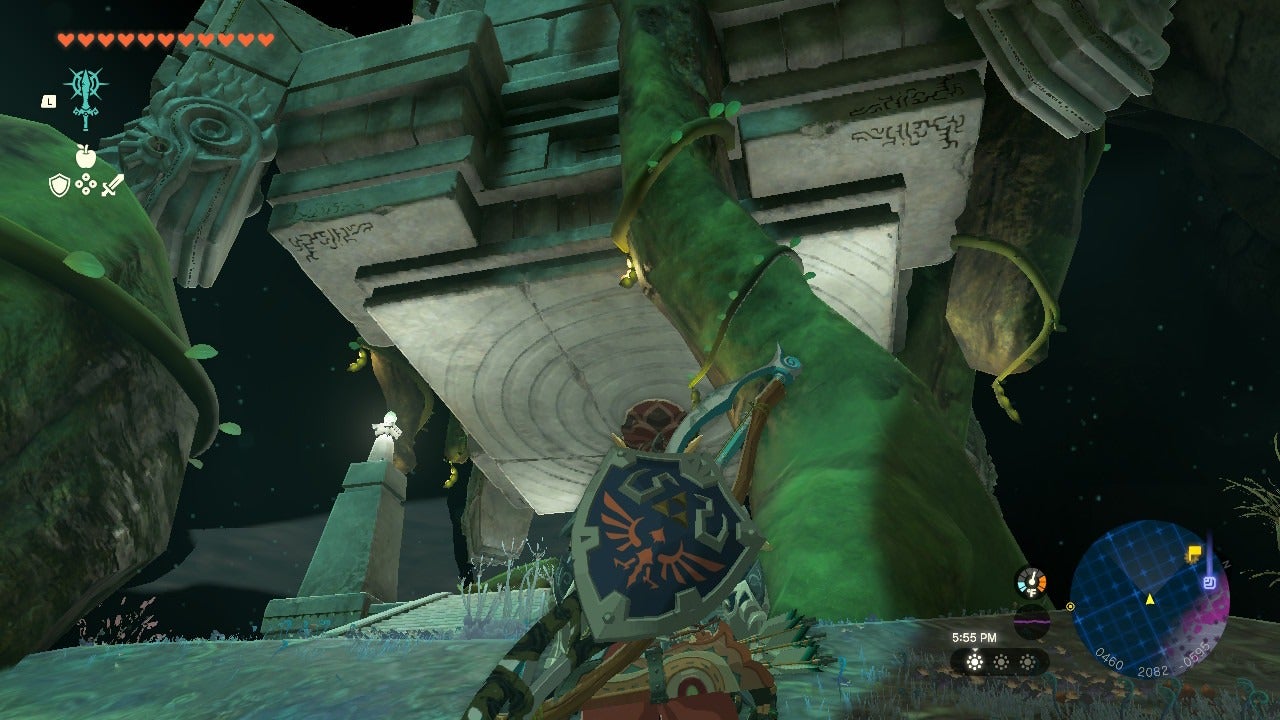The height and width of the screenshot is (720, 1280).
Task: Expand the weather forecast strip
Action: pyautogui.click(x=999, y=663)
